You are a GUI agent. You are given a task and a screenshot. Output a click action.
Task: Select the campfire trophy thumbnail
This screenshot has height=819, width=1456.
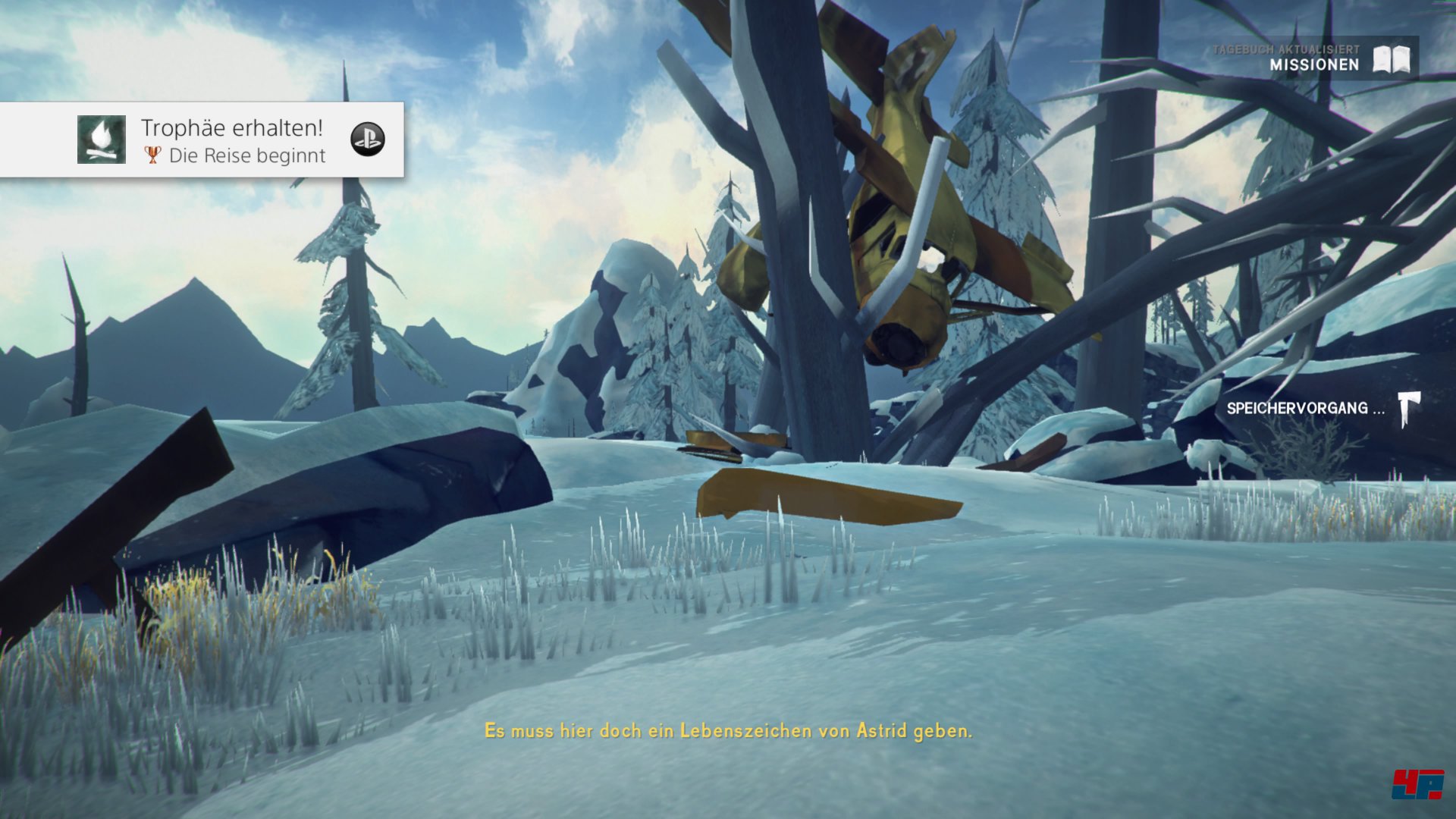102,140
